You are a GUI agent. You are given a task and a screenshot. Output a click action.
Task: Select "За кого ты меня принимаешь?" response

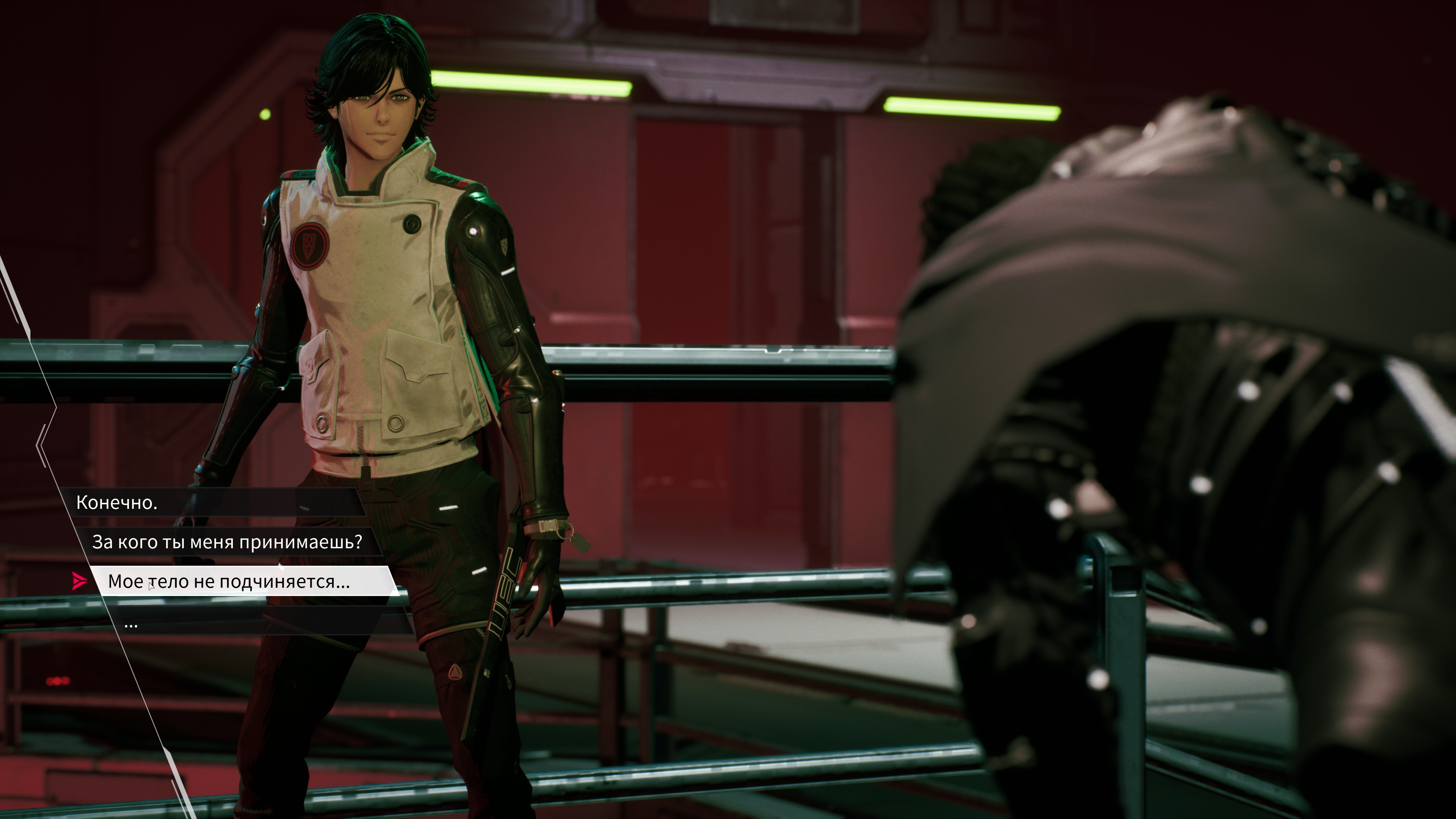pyautogui.click(x=227, y=542)
